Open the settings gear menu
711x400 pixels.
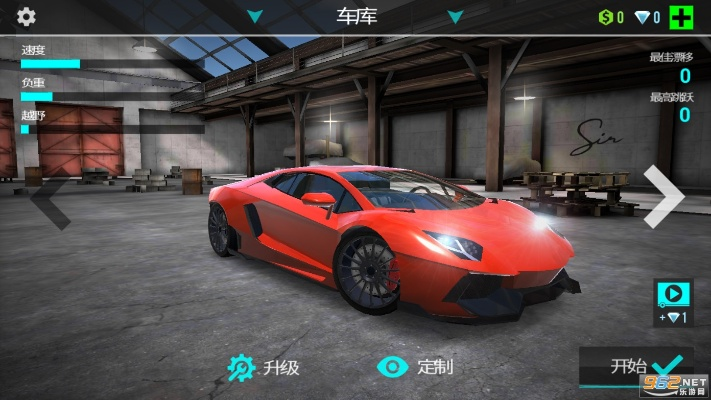26,16
